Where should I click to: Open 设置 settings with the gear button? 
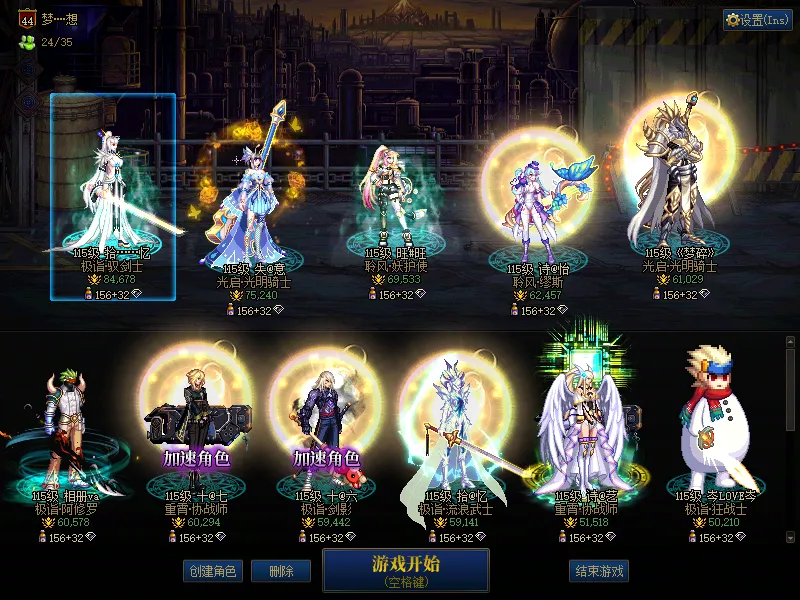click(757, 20)
